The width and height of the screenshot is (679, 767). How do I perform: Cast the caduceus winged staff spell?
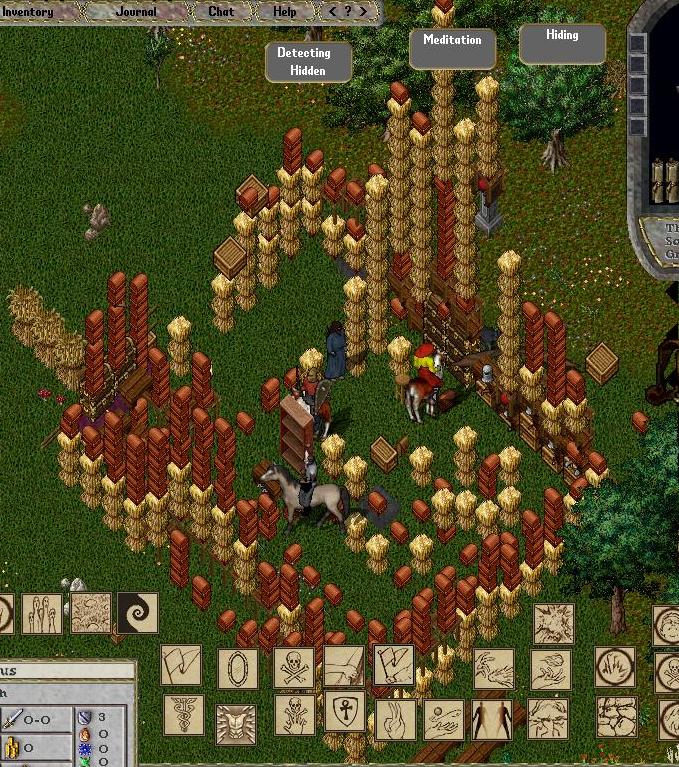pos(183,715)
